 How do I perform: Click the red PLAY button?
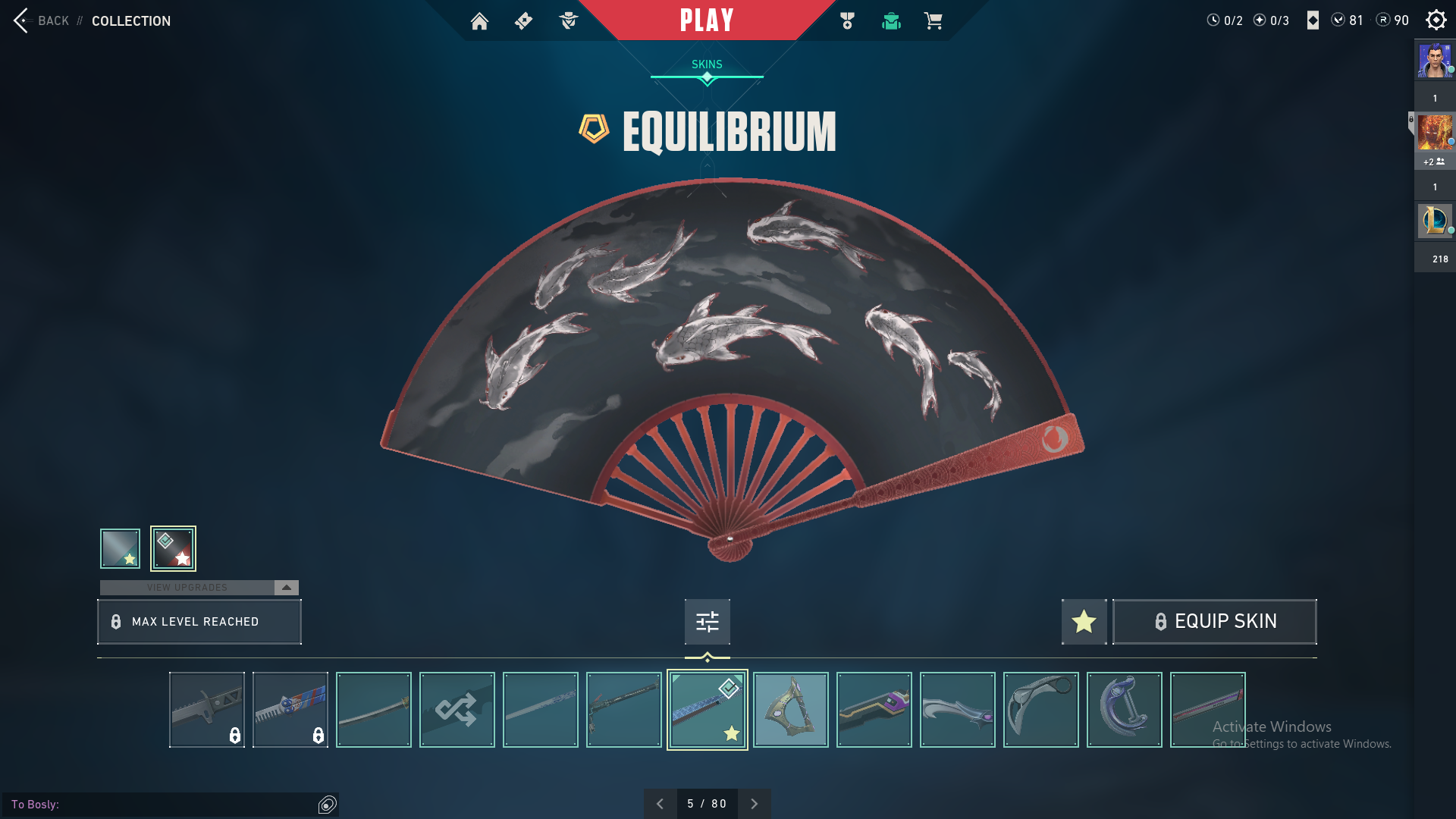(707, 20)
